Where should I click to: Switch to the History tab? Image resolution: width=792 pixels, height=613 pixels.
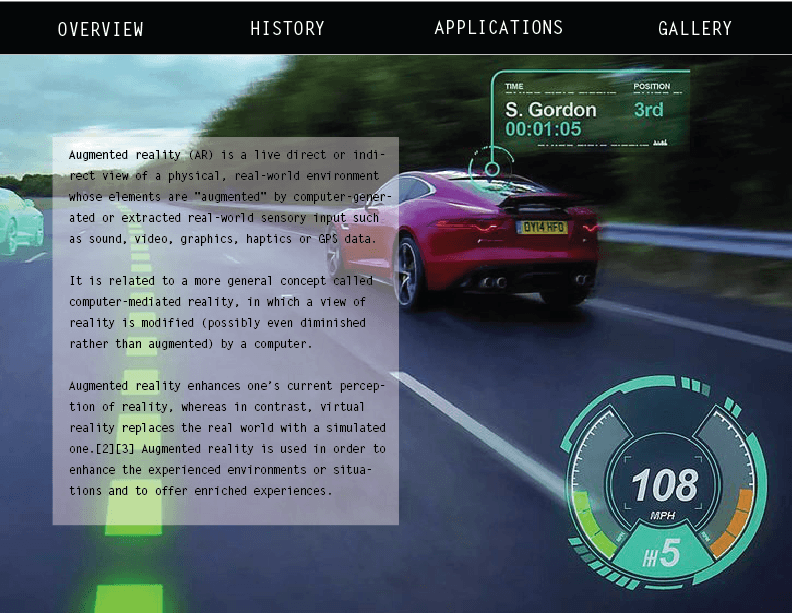pos(287,29)
